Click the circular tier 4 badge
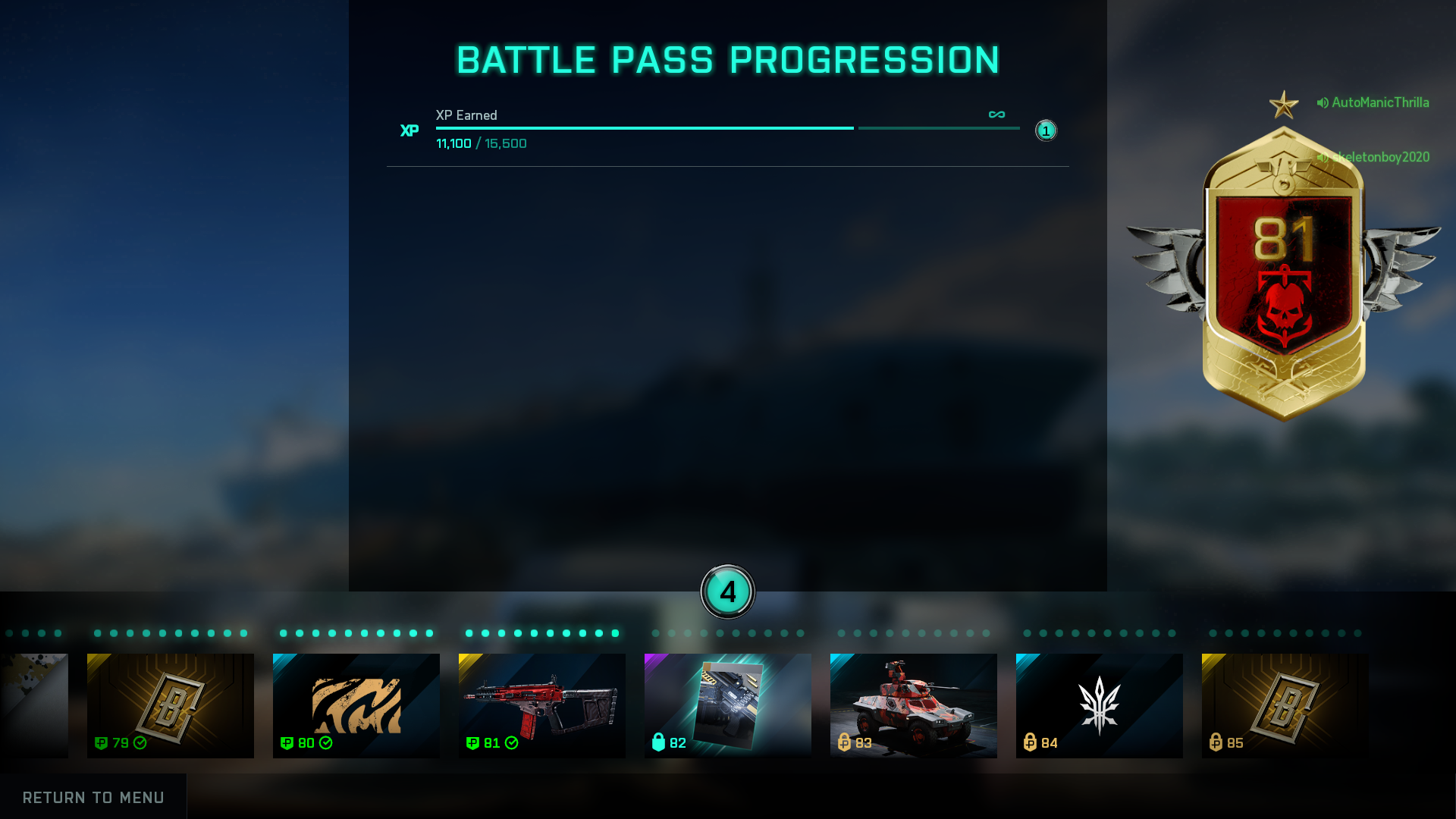The height and width of the screenshot is (819, 1456). tap(728, 591)
